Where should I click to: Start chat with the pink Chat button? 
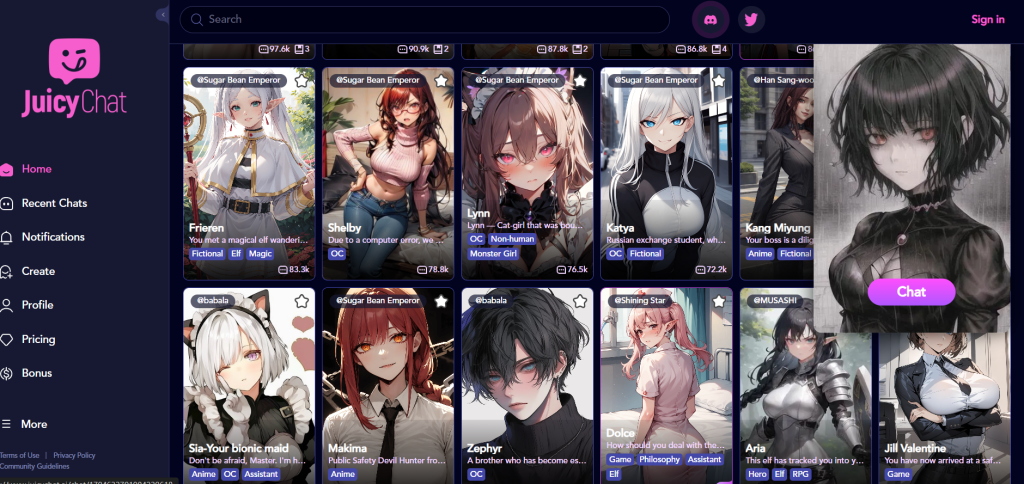911,292
